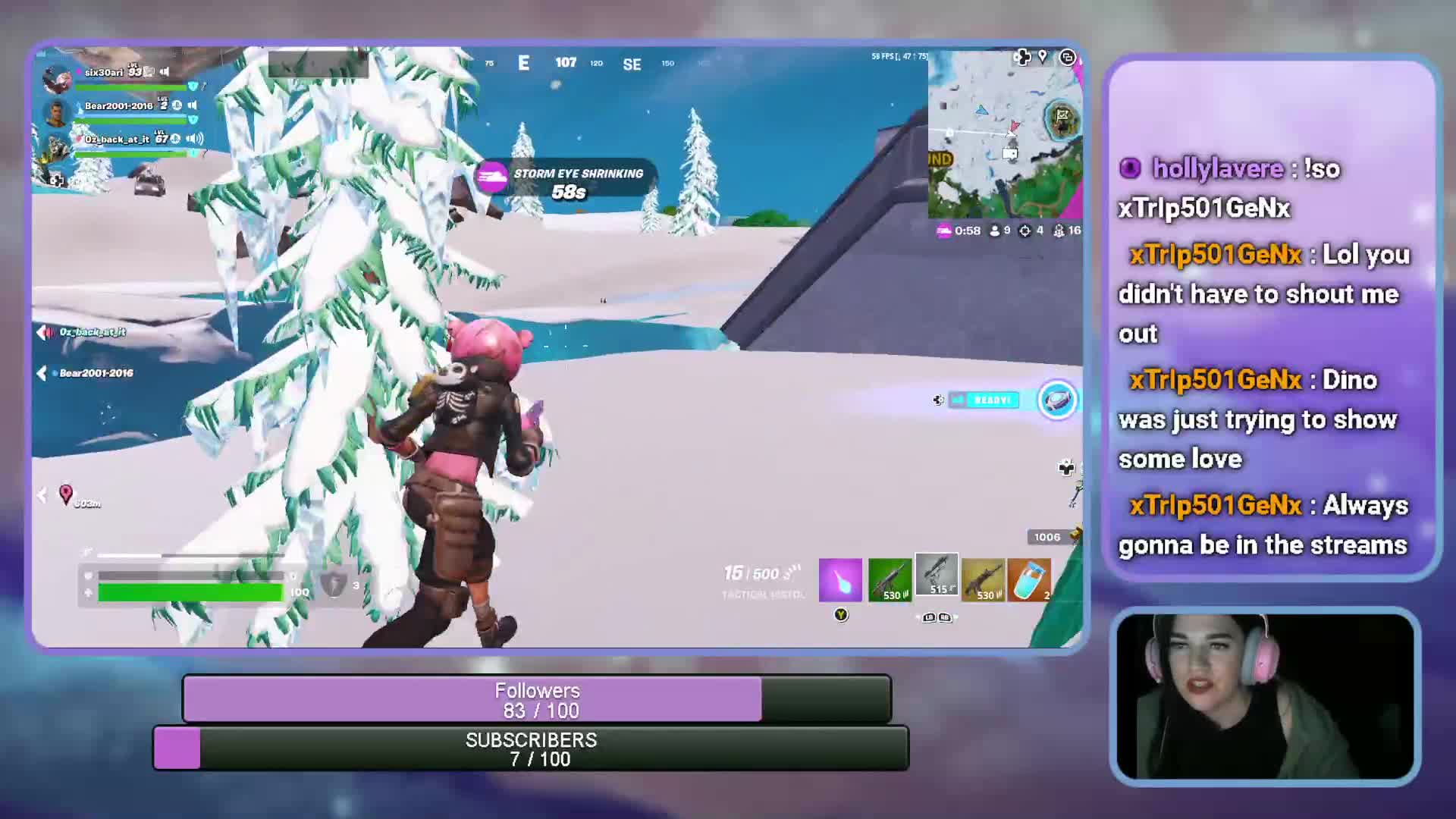Click the map pin icon above minimap

point(1043,57)
